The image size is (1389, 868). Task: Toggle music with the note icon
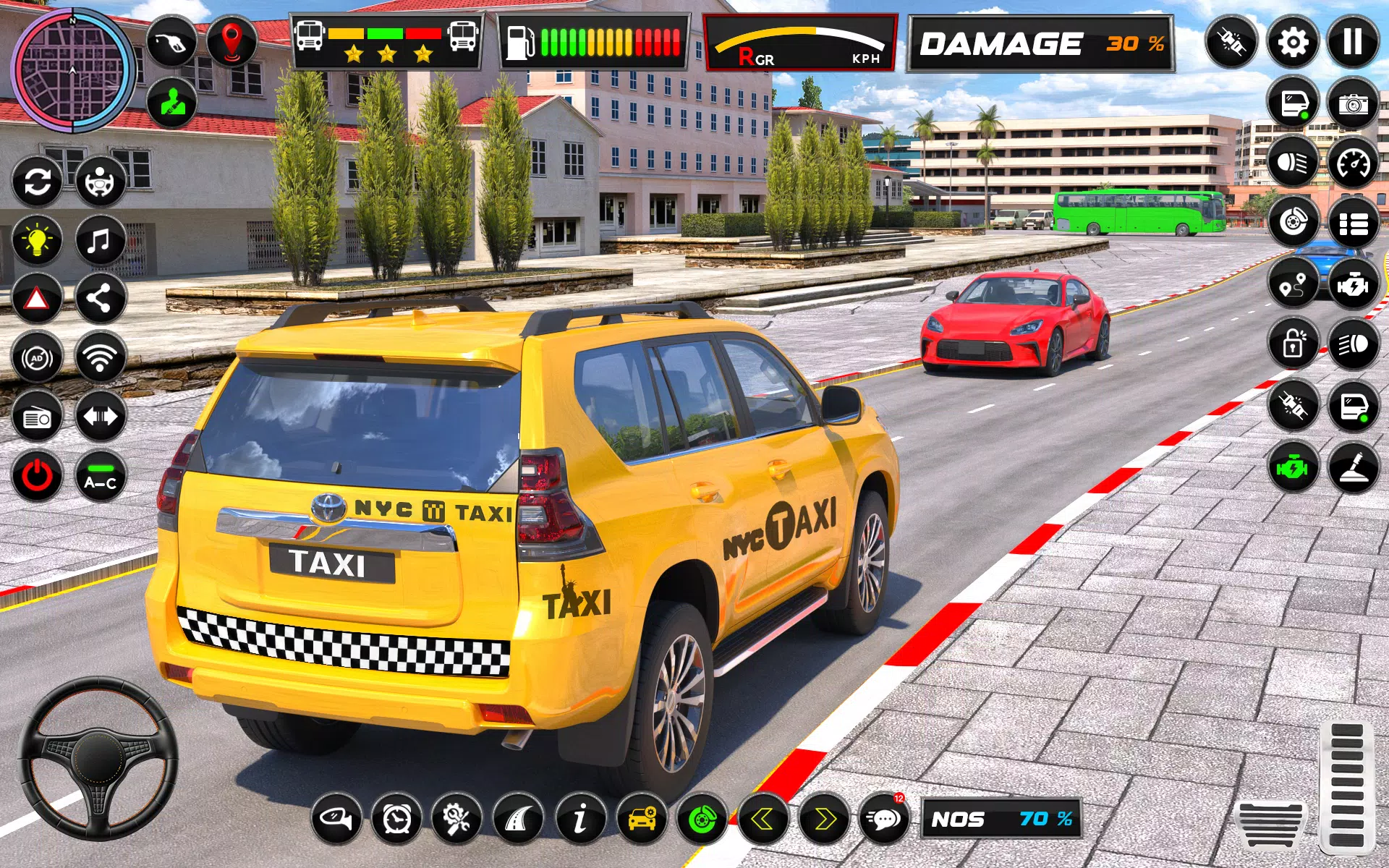pos(100,239)
